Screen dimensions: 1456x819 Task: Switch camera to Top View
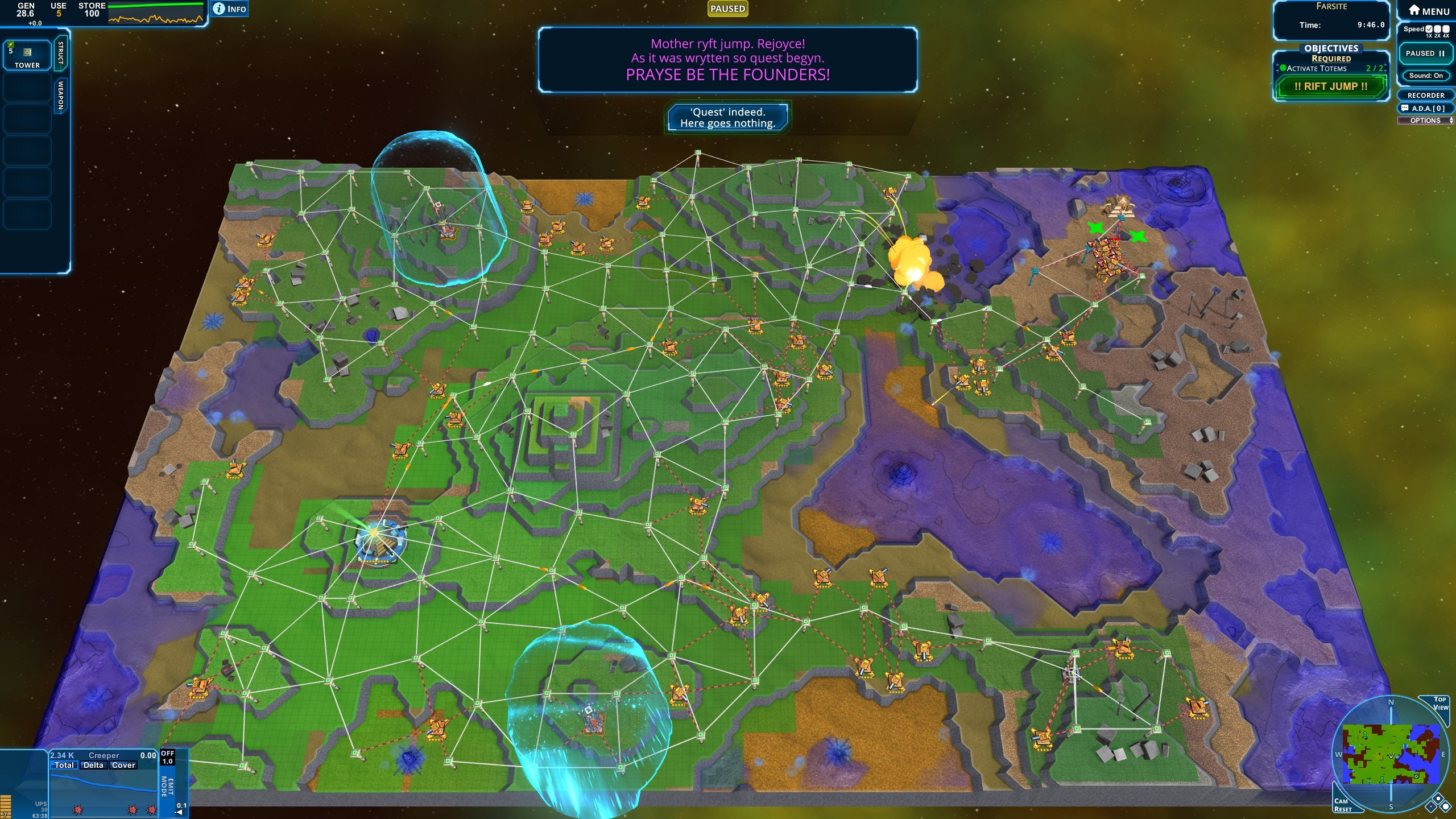[x=1439, y=704]
